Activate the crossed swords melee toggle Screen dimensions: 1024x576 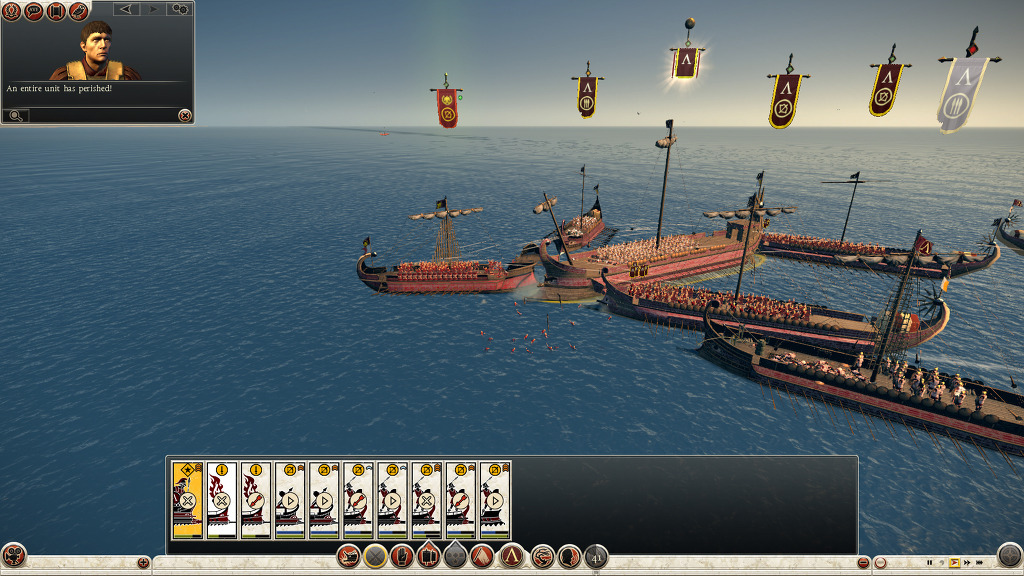tap(375, 556)
